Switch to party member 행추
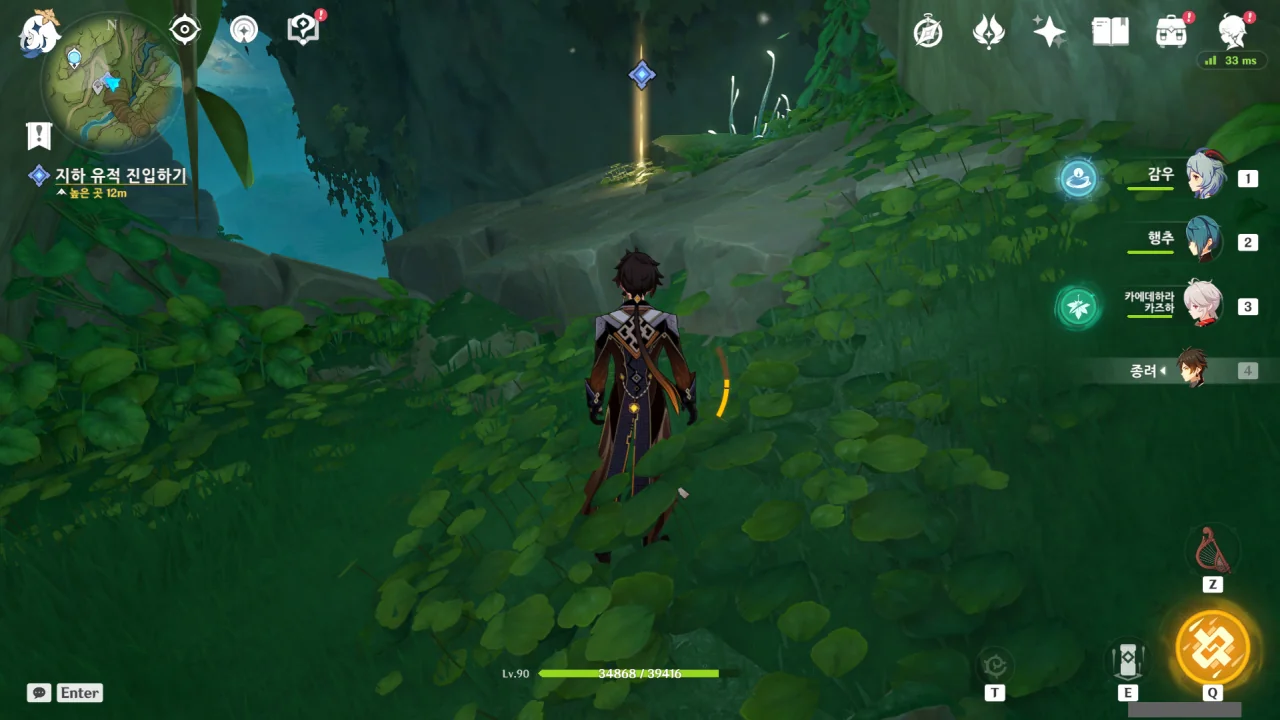The image size is (1280, 720). click(1204, 240)
